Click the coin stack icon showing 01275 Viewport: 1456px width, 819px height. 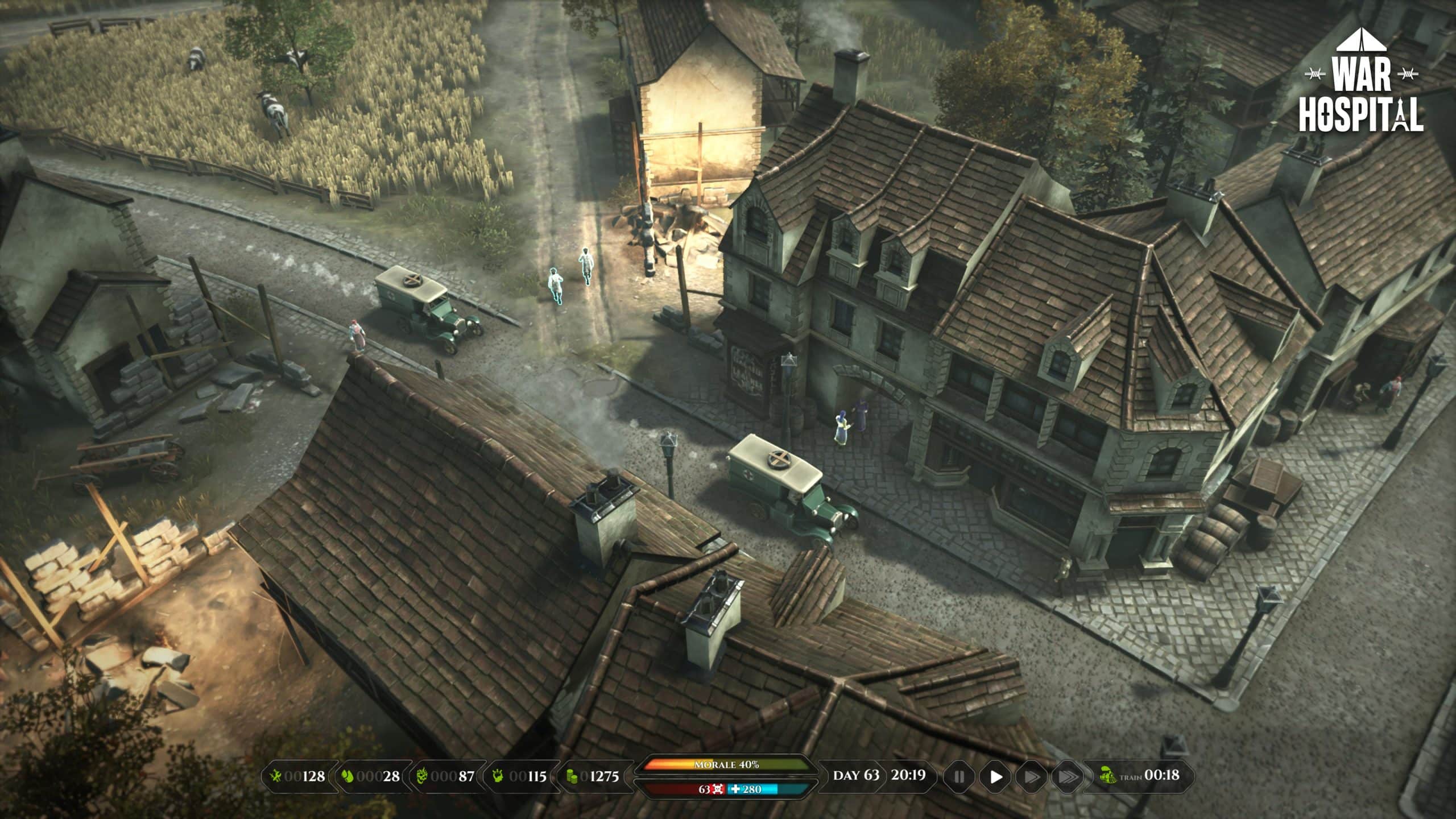572,776
